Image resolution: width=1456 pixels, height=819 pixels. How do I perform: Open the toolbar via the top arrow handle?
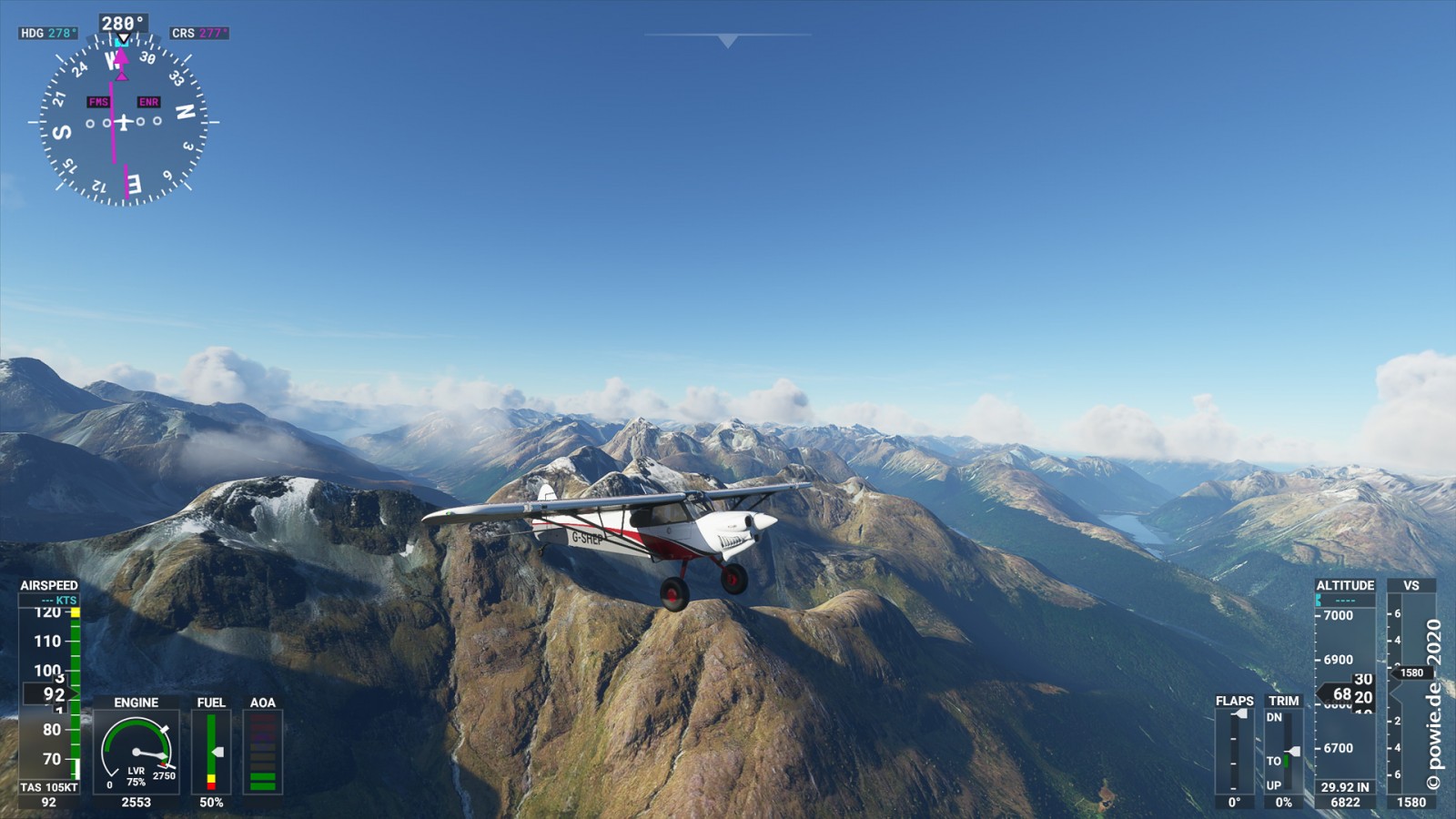click(x=727, y=40)
